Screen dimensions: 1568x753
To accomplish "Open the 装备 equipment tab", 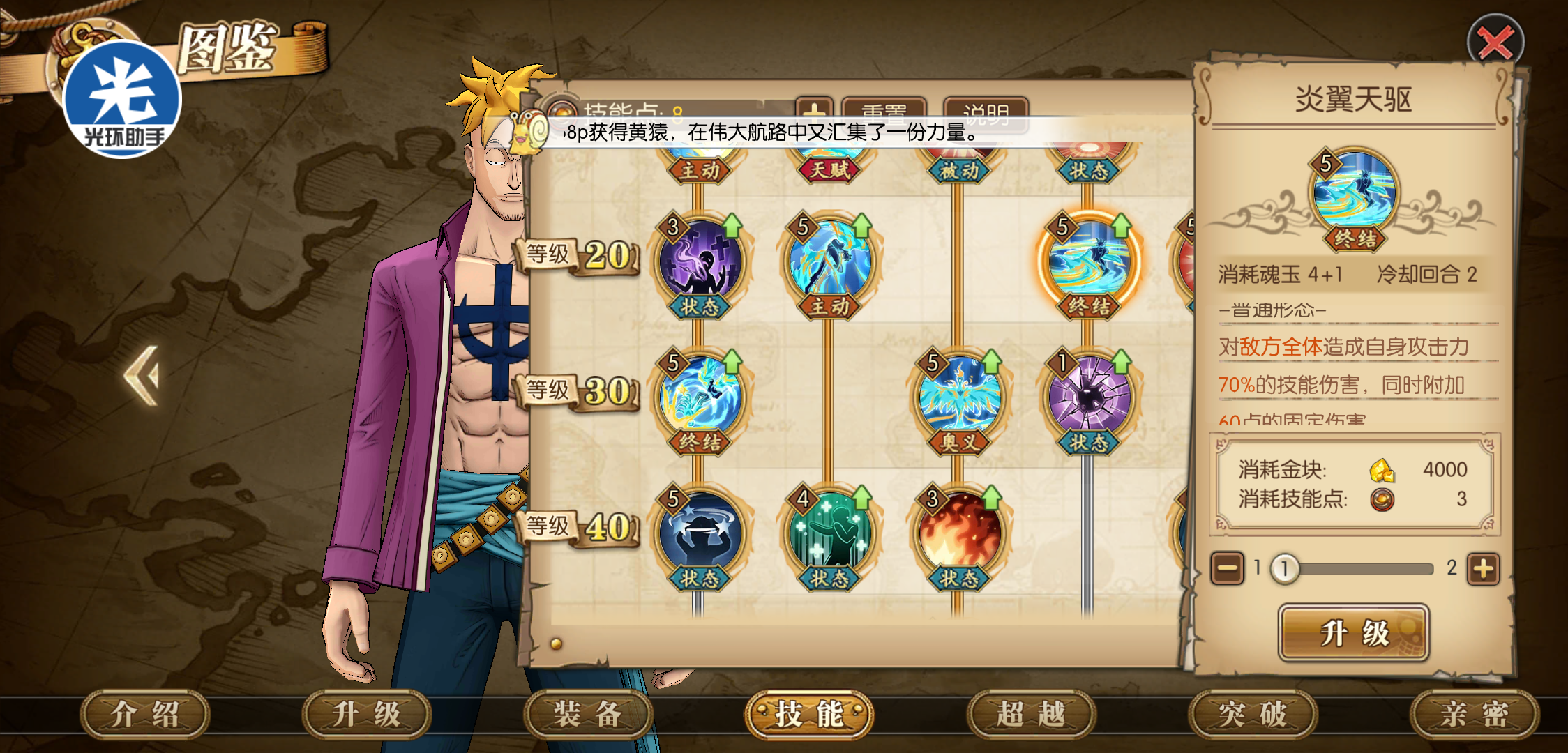I will click(x=587, y=714).
